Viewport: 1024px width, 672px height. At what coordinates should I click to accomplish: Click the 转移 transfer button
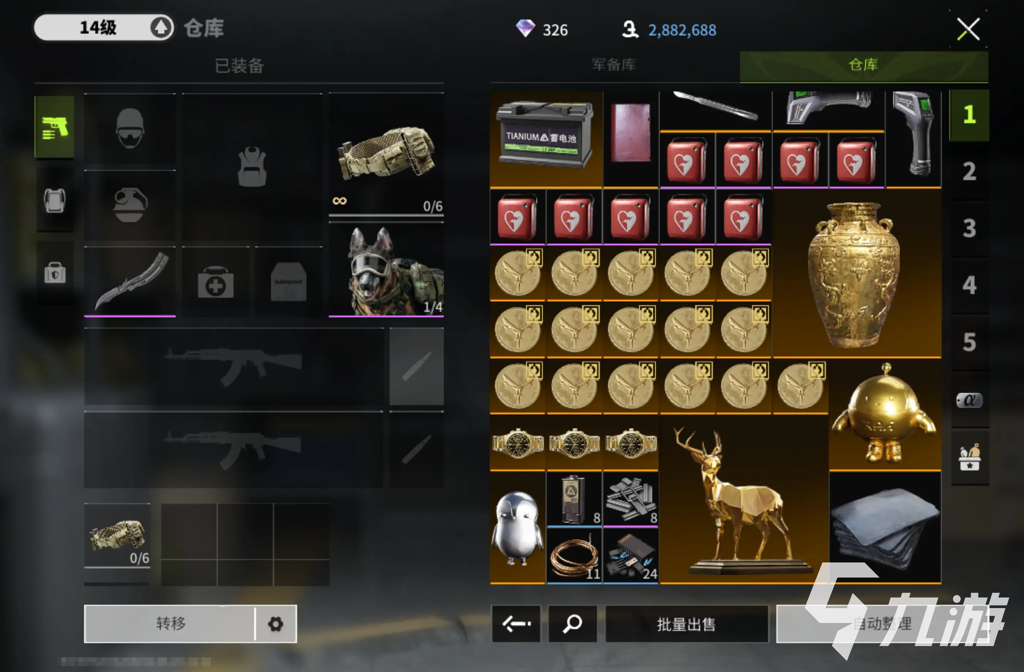coord(170,624)
